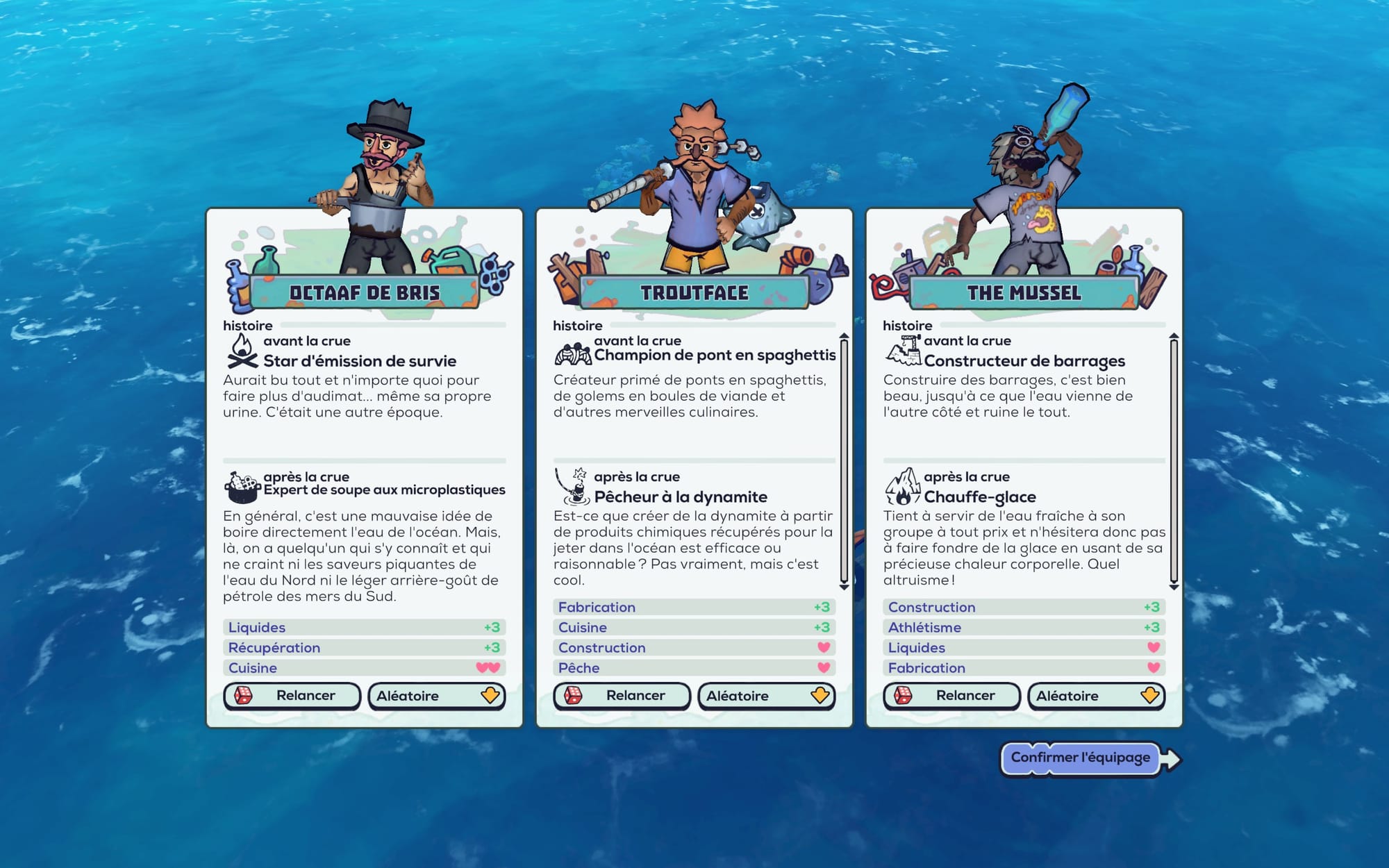Select the Chauffe-glace background entry
This screenshot has height=868, width=1389.
979,497
